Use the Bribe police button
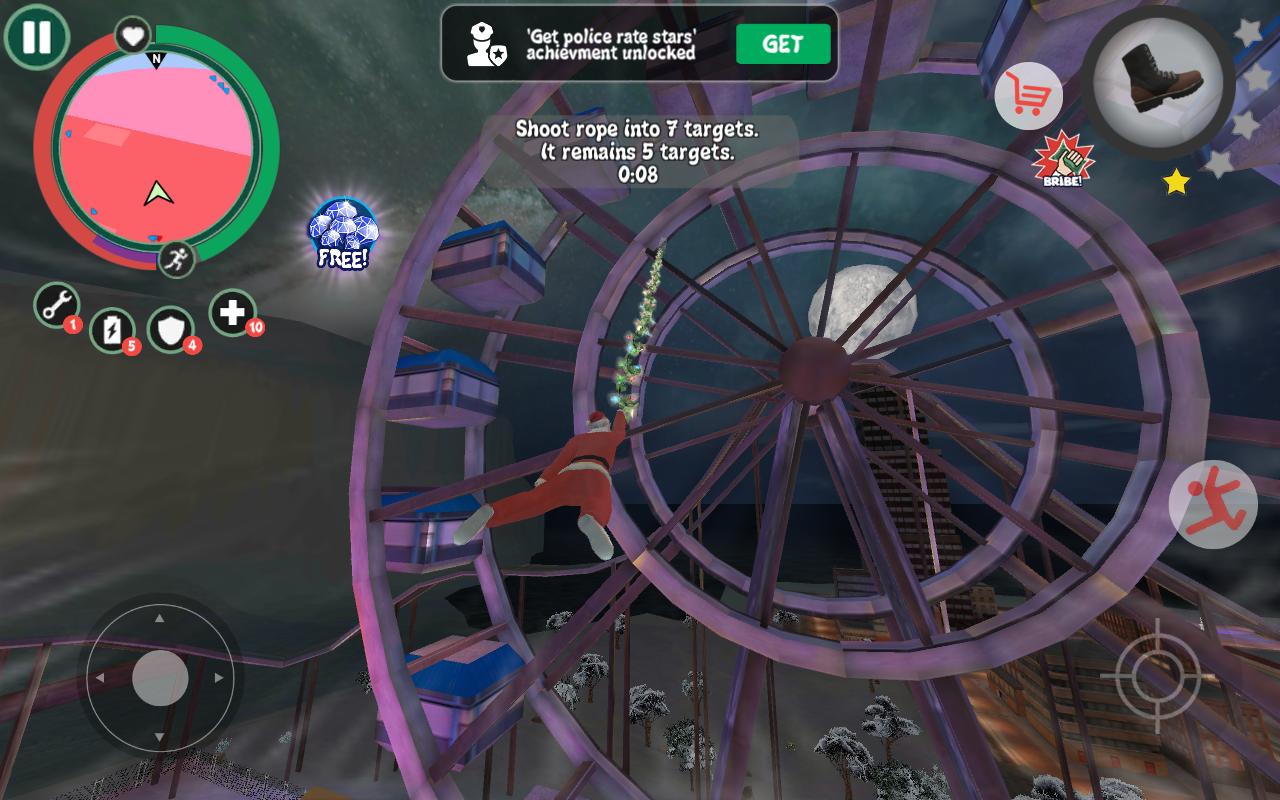The image size is (1280, 800). click(x=1063, y=161)
